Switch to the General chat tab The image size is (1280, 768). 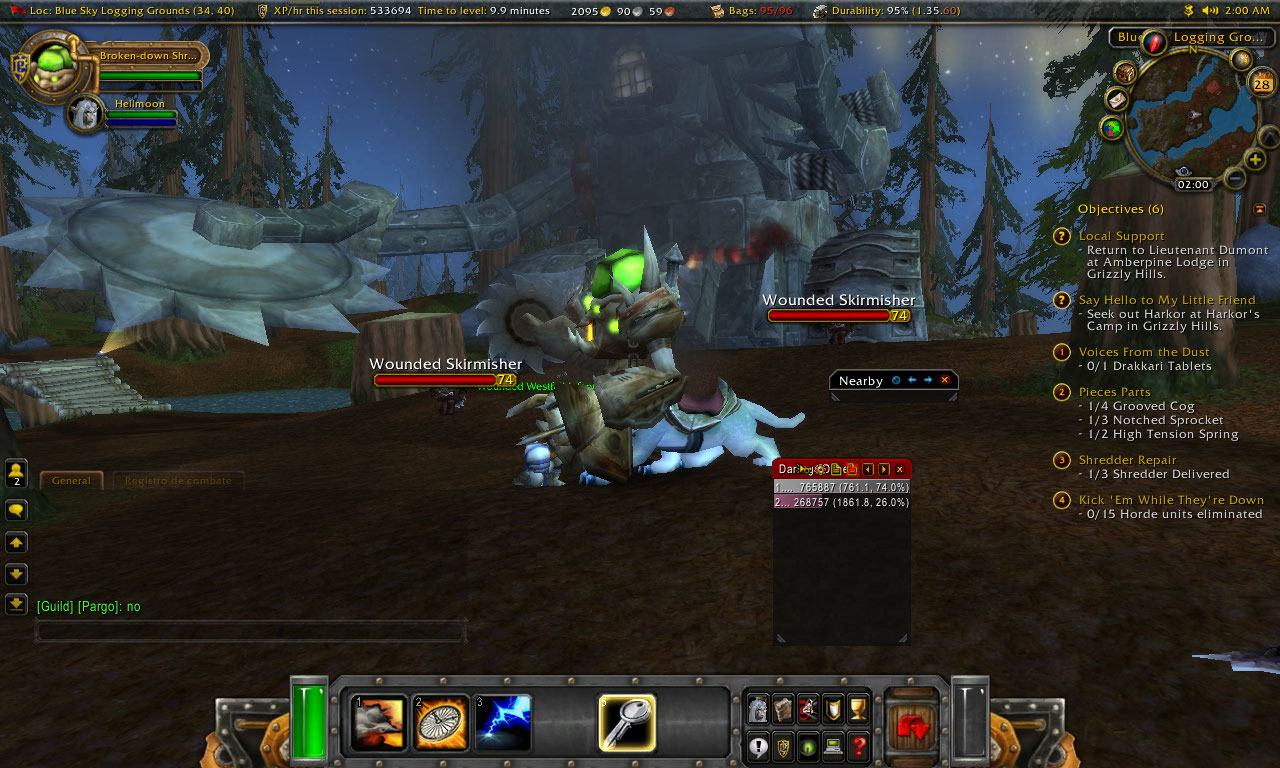tap(71, 481)
